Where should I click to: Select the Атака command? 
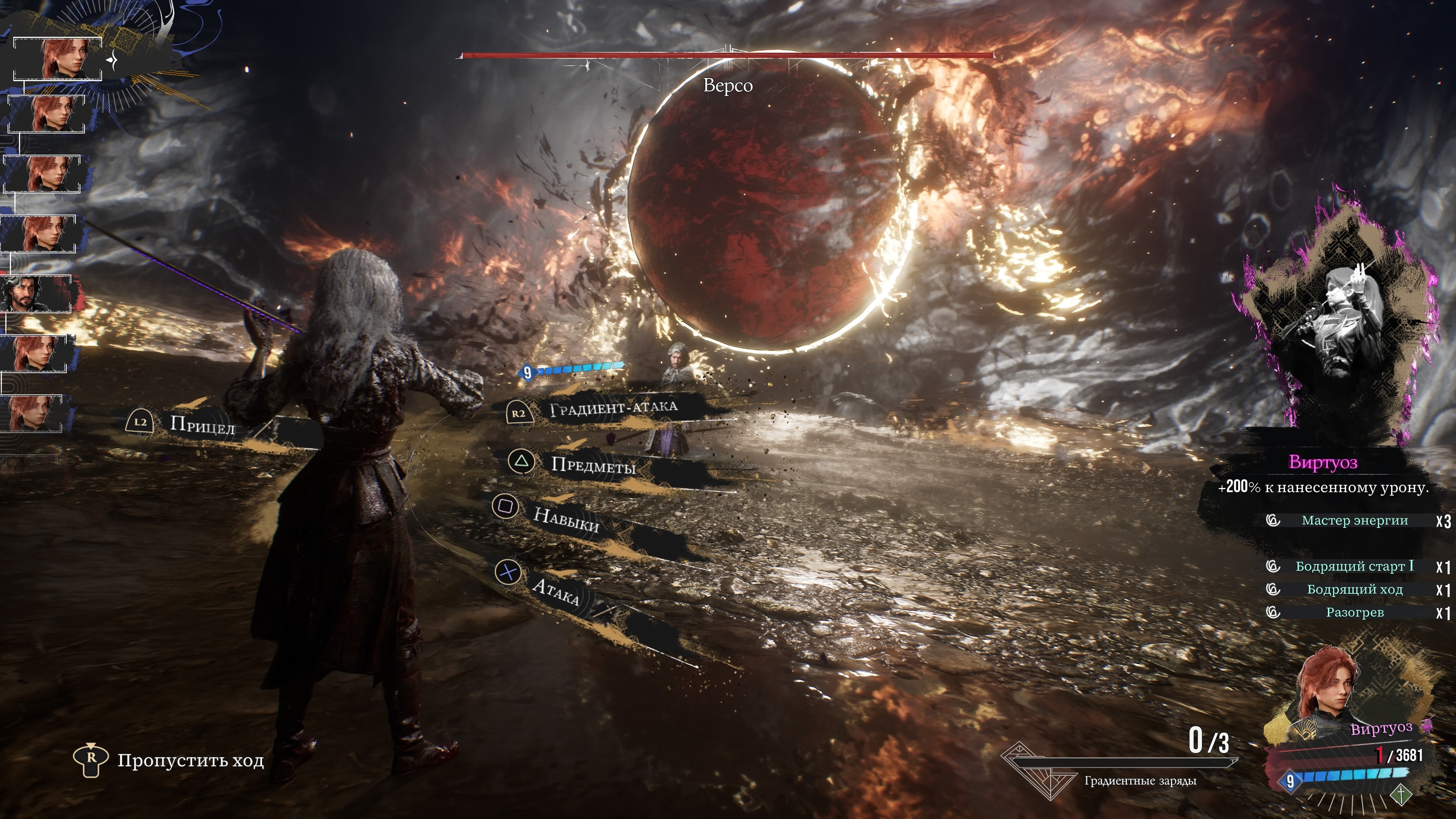(555, 591)
